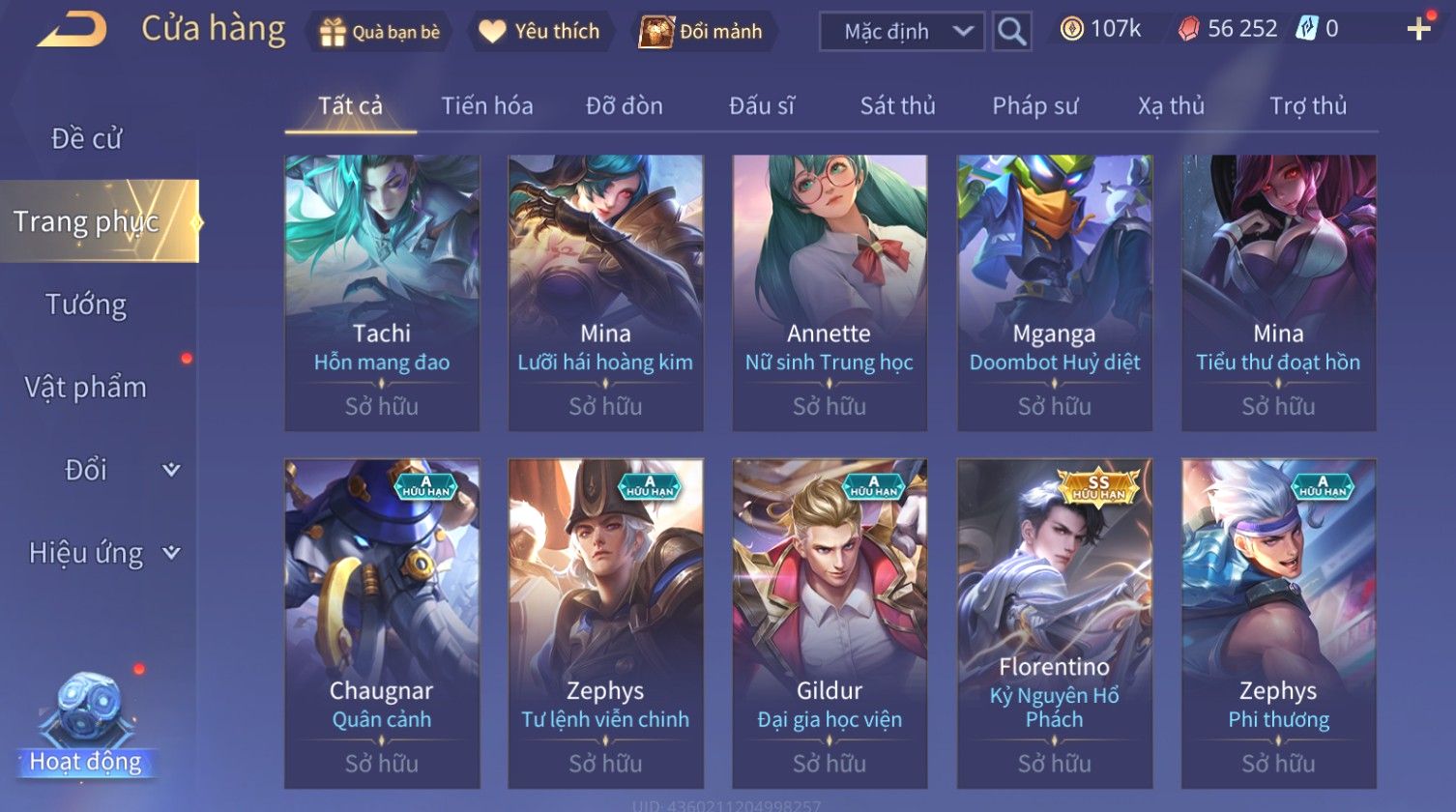This screenshot has height=812, width=1456.
Task: Click the magnifying glass search button
Action: click(1011, 32)
